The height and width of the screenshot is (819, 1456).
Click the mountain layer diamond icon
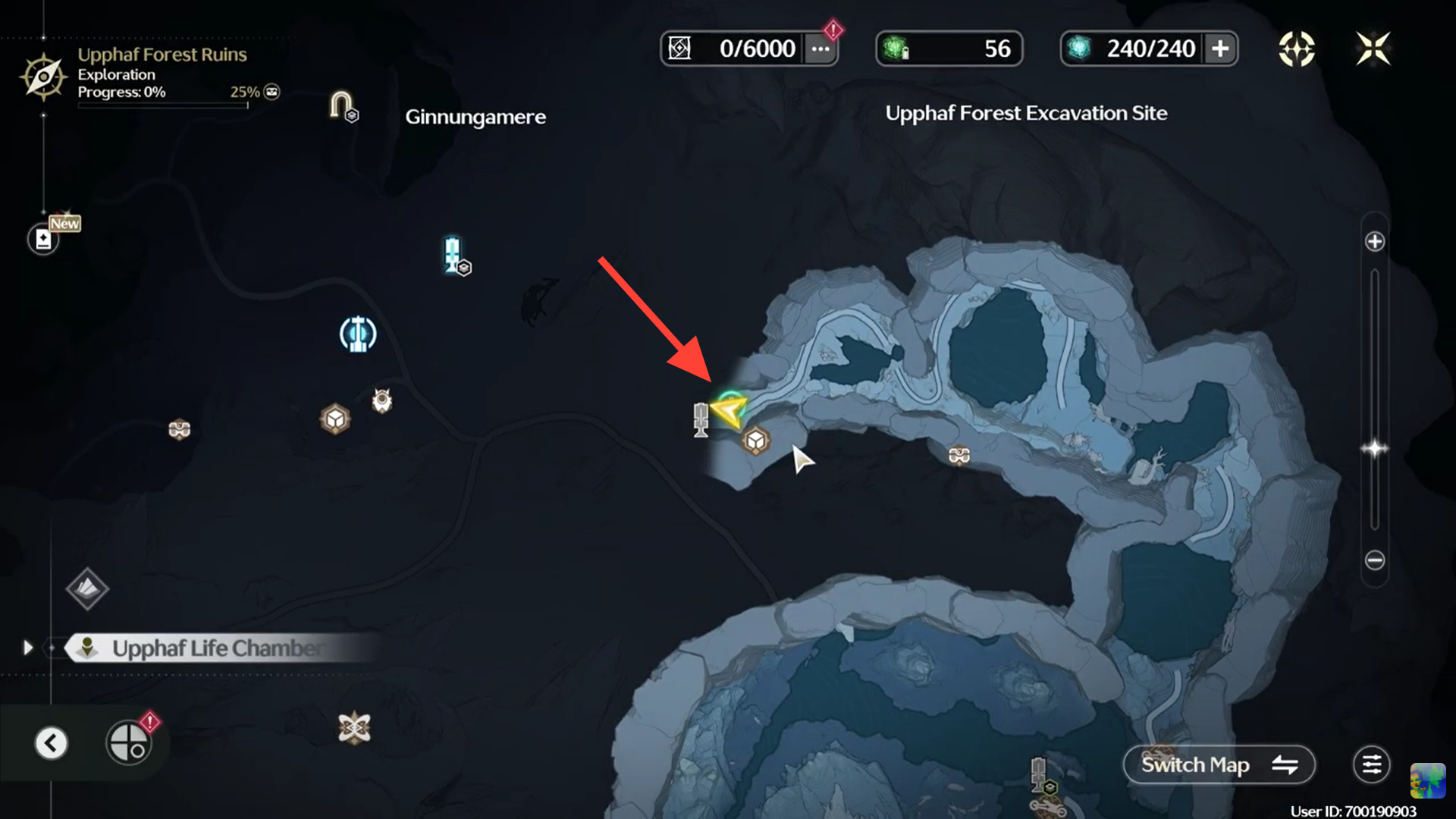[x=87, y=588]
